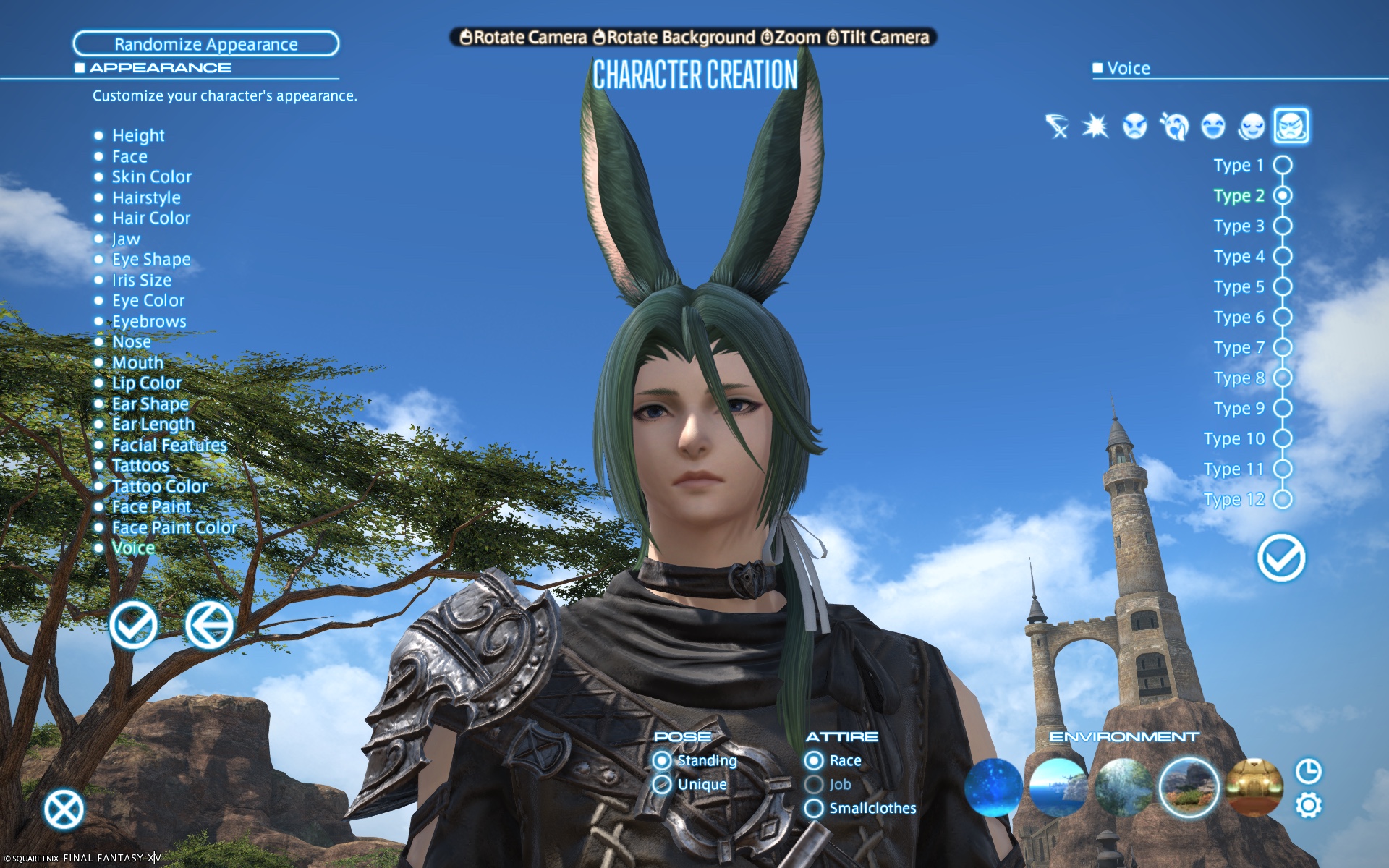Select Hairstyle from the appearance list
Image resolution: width=1389 pixels, height=868 pixels.
coord(146,197)
